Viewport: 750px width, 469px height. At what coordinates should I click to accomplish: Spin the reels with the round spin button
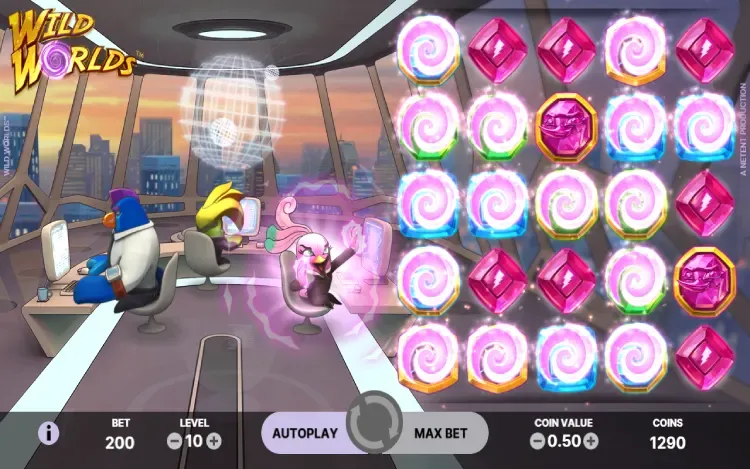[x=375, y=432]
